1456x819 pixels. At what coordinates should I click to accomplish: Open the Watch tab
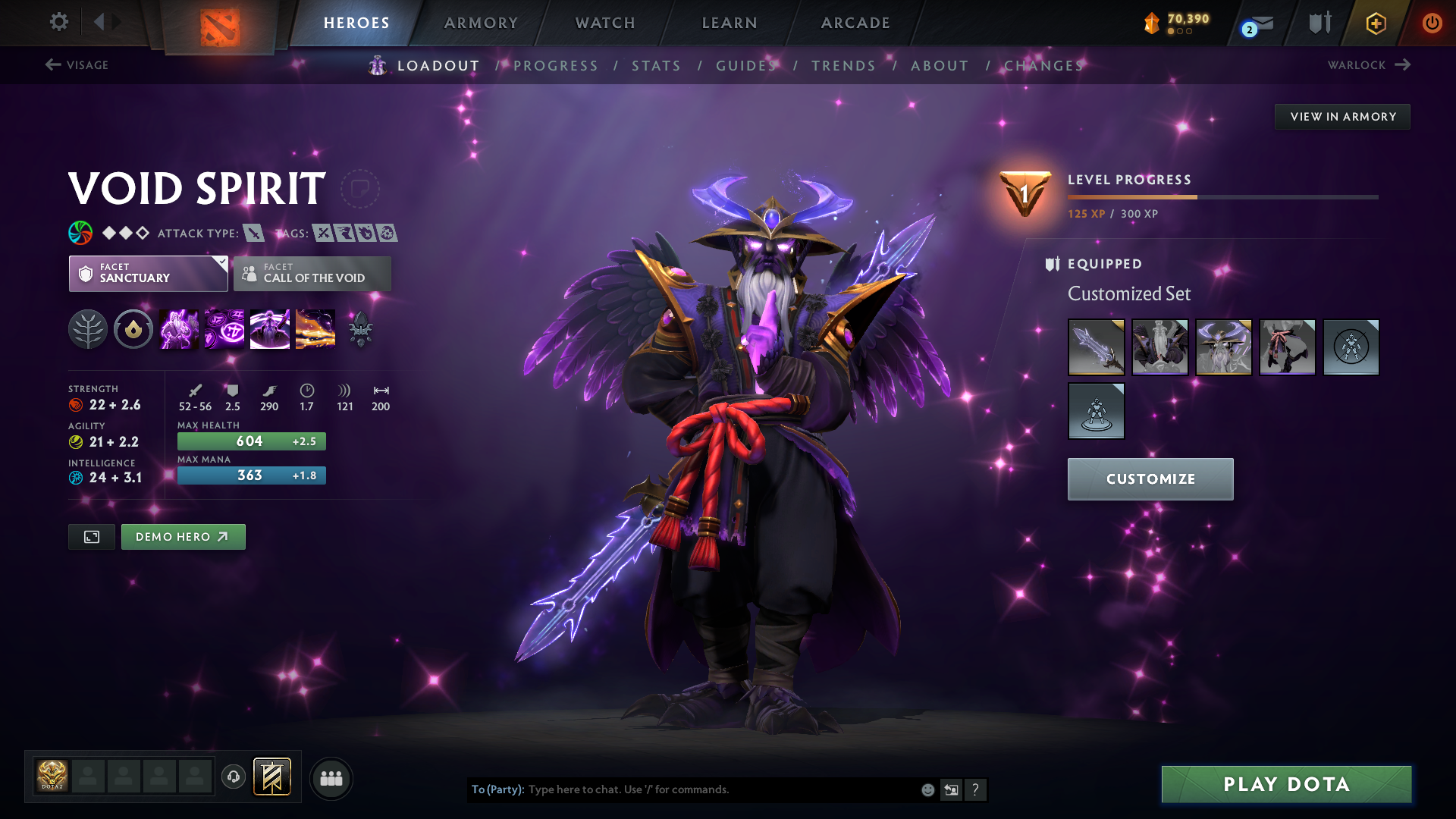[x=605, y=23]
